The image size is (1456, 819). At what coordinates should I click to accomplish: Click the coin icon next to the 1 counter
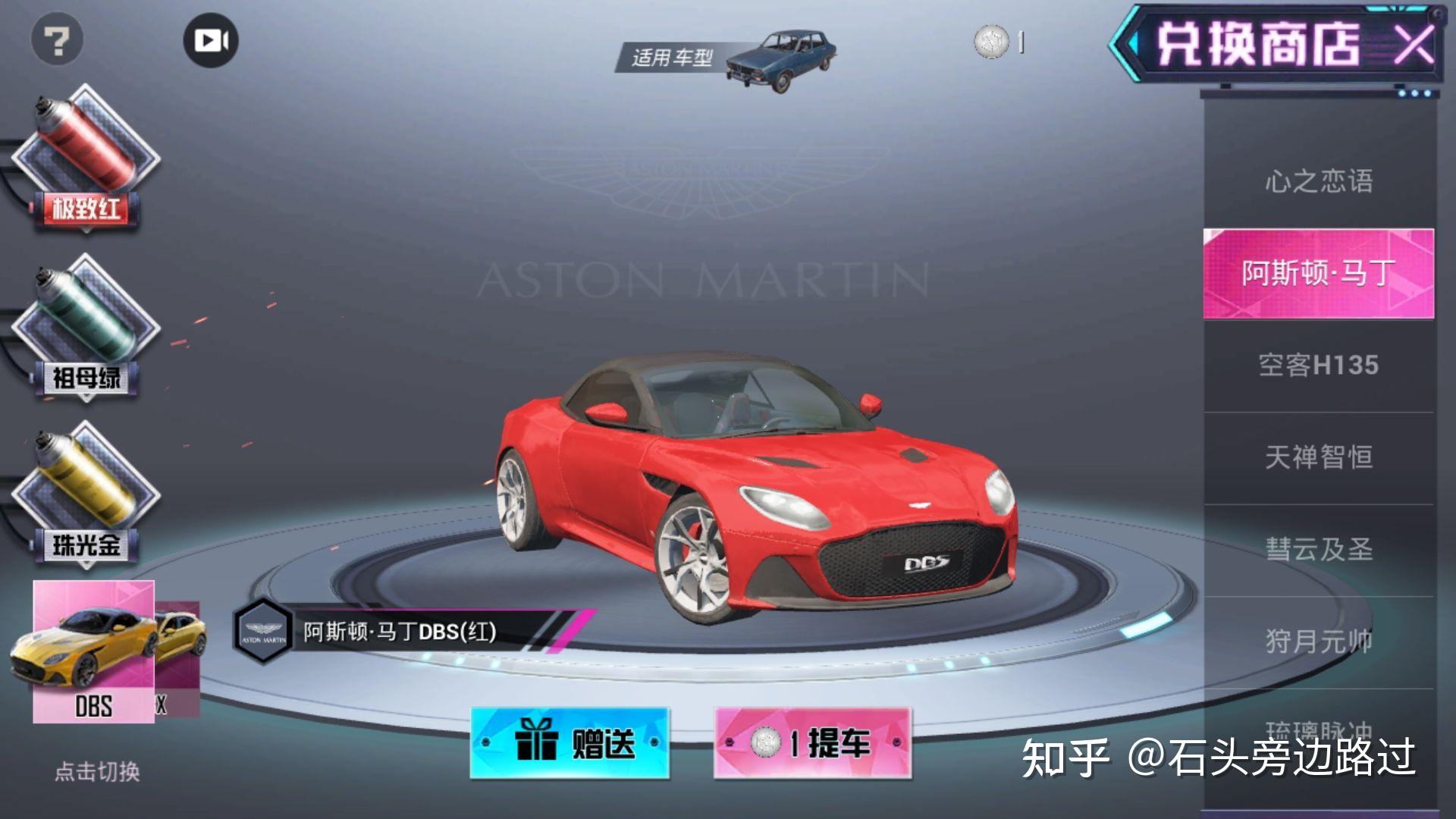[990, 44]
